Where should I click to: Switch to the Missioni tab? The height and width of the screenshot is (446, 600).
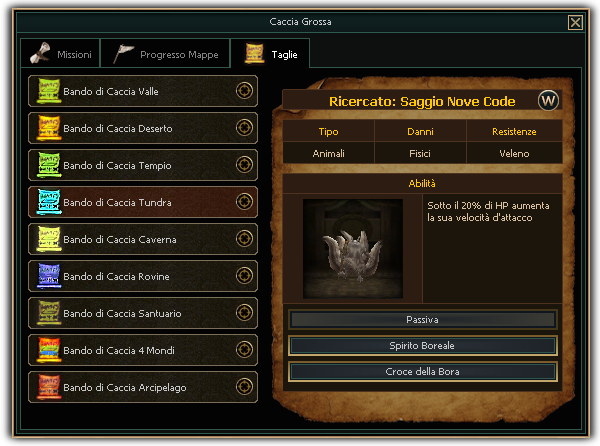[x=61, y=54]
